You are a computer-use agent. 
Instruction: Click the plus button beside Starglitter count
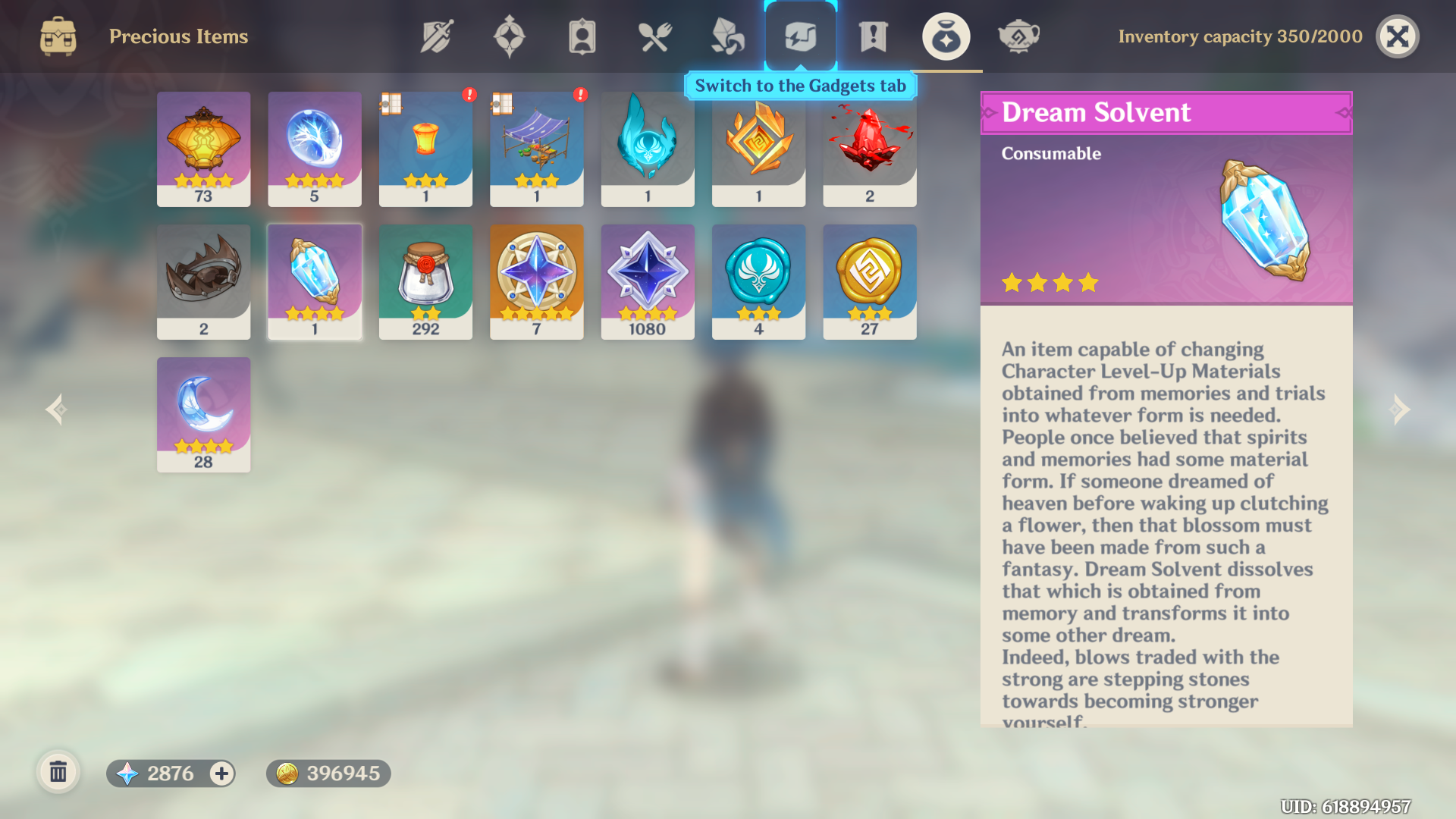tap(221, 773)
